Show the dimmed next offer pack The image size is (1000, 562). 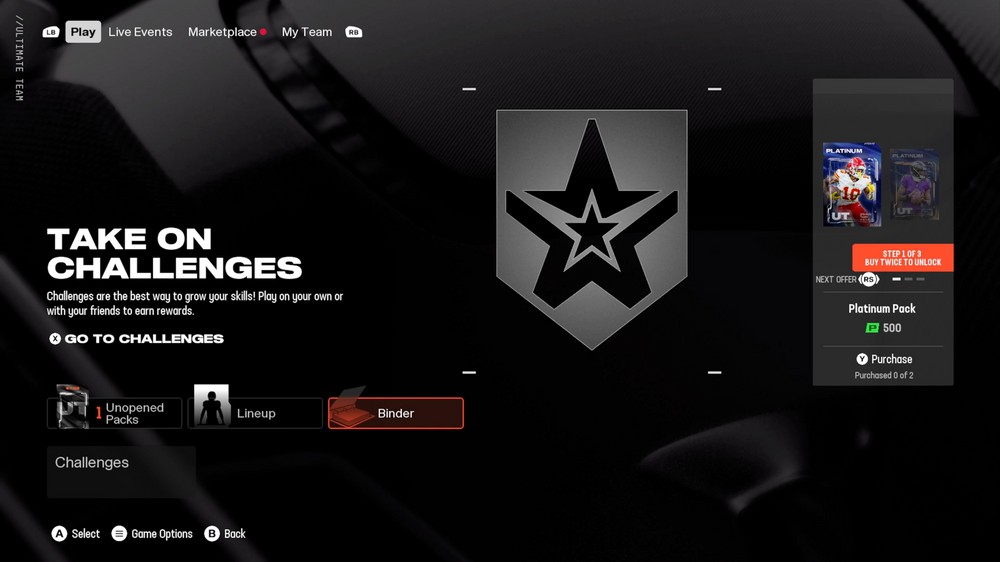(x=914, y=185)
